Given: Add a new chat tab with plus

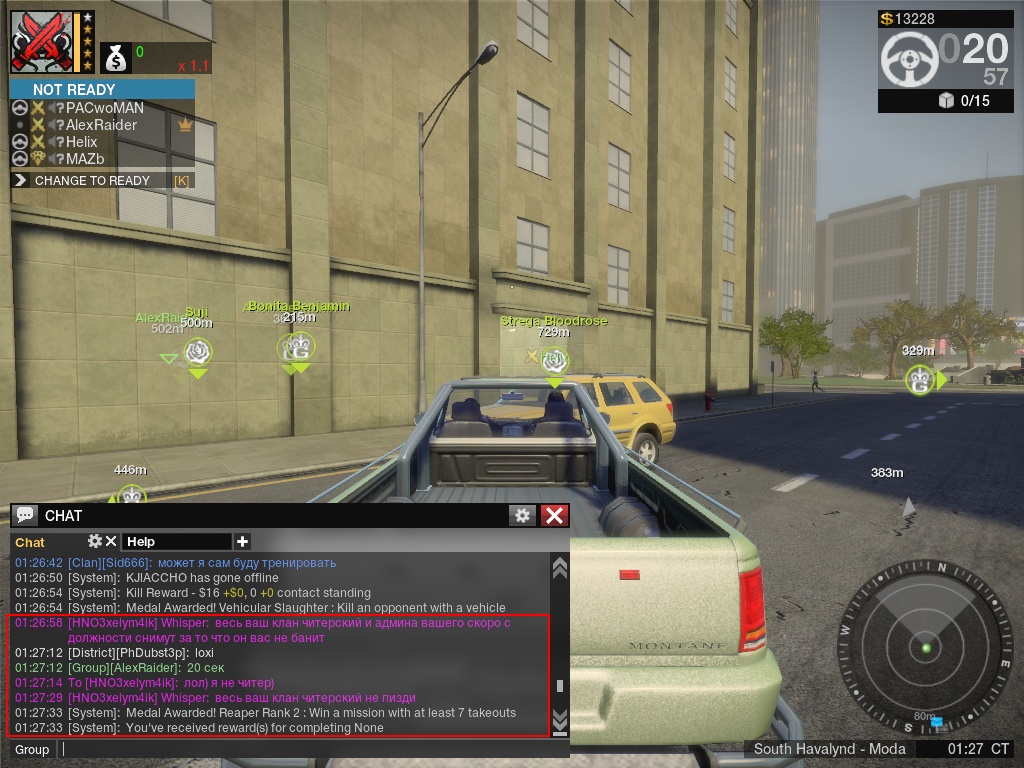Looking at the screenshot, I should (242, 541).
